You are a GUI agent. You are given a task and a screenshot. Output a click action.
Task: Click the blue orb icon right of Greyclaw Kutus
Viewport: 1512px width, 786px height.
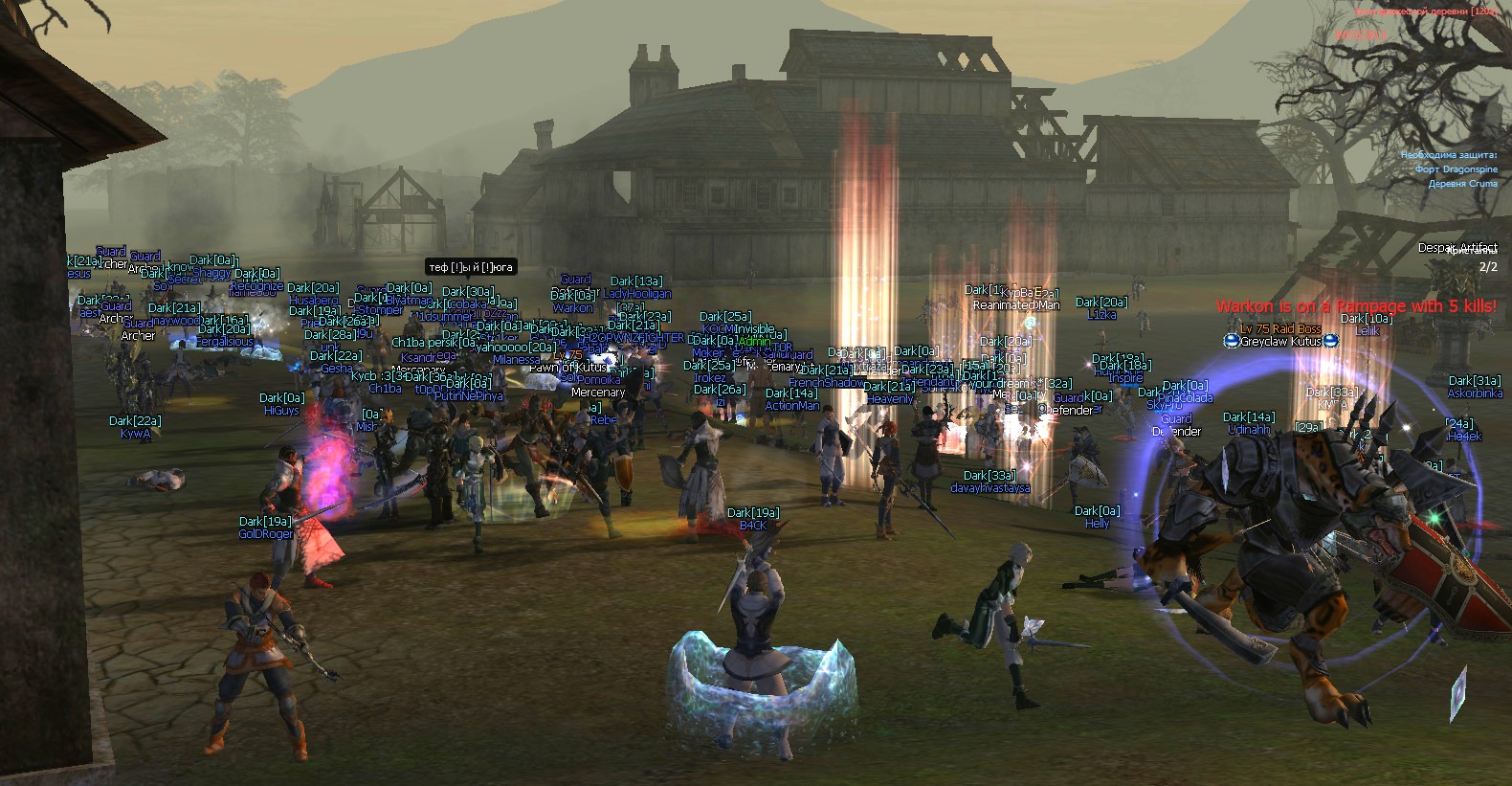(1332, 342)
